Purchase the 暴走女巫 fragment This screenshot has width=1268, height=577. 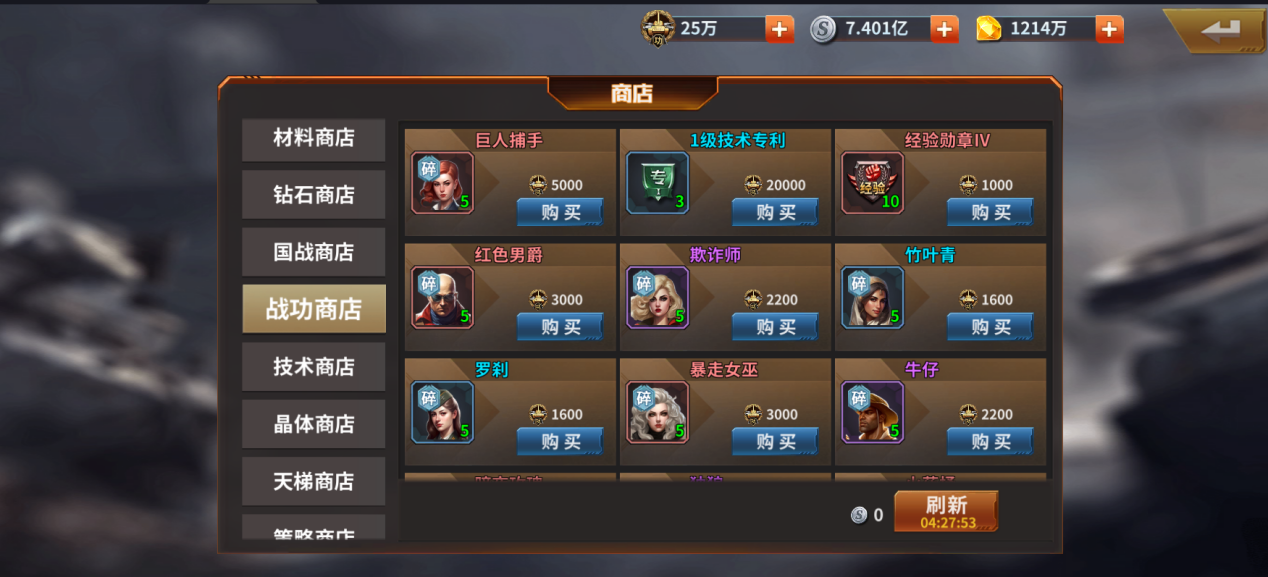774,442
